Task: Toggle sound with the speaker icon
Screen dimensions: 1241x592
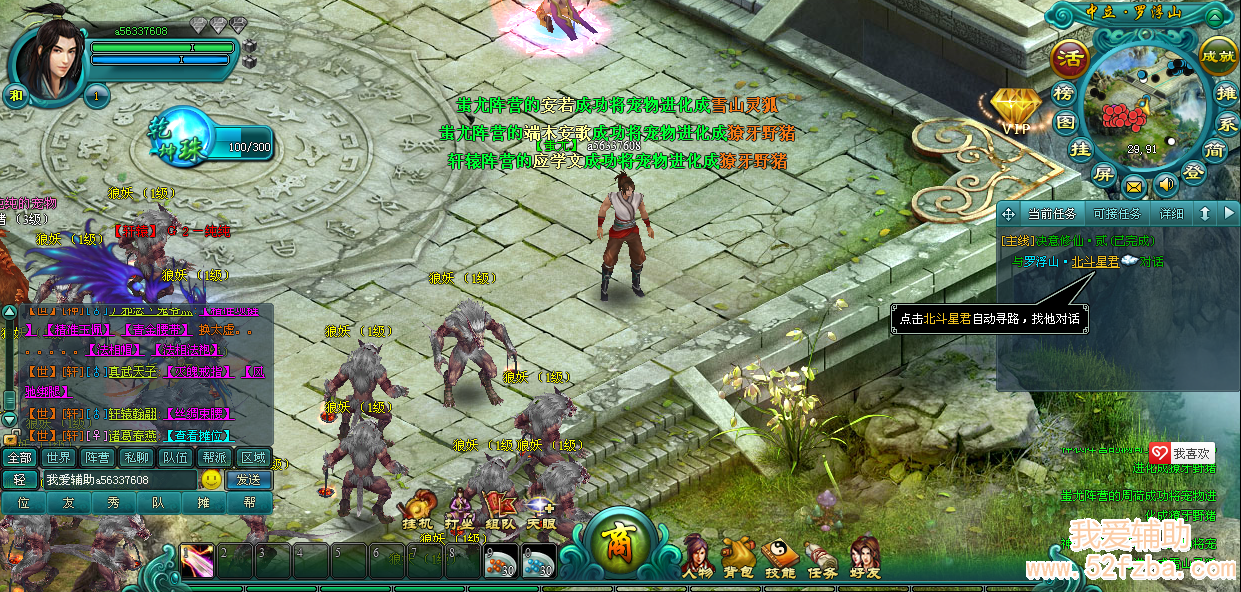Action: point(1165,184)
